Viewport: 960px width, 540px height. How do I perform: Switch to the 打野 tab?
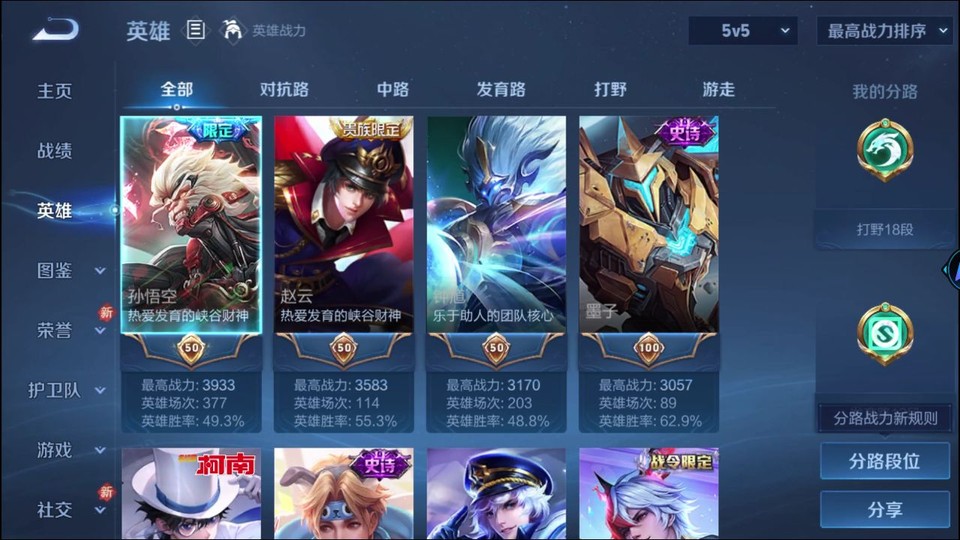tap(610, 89)
